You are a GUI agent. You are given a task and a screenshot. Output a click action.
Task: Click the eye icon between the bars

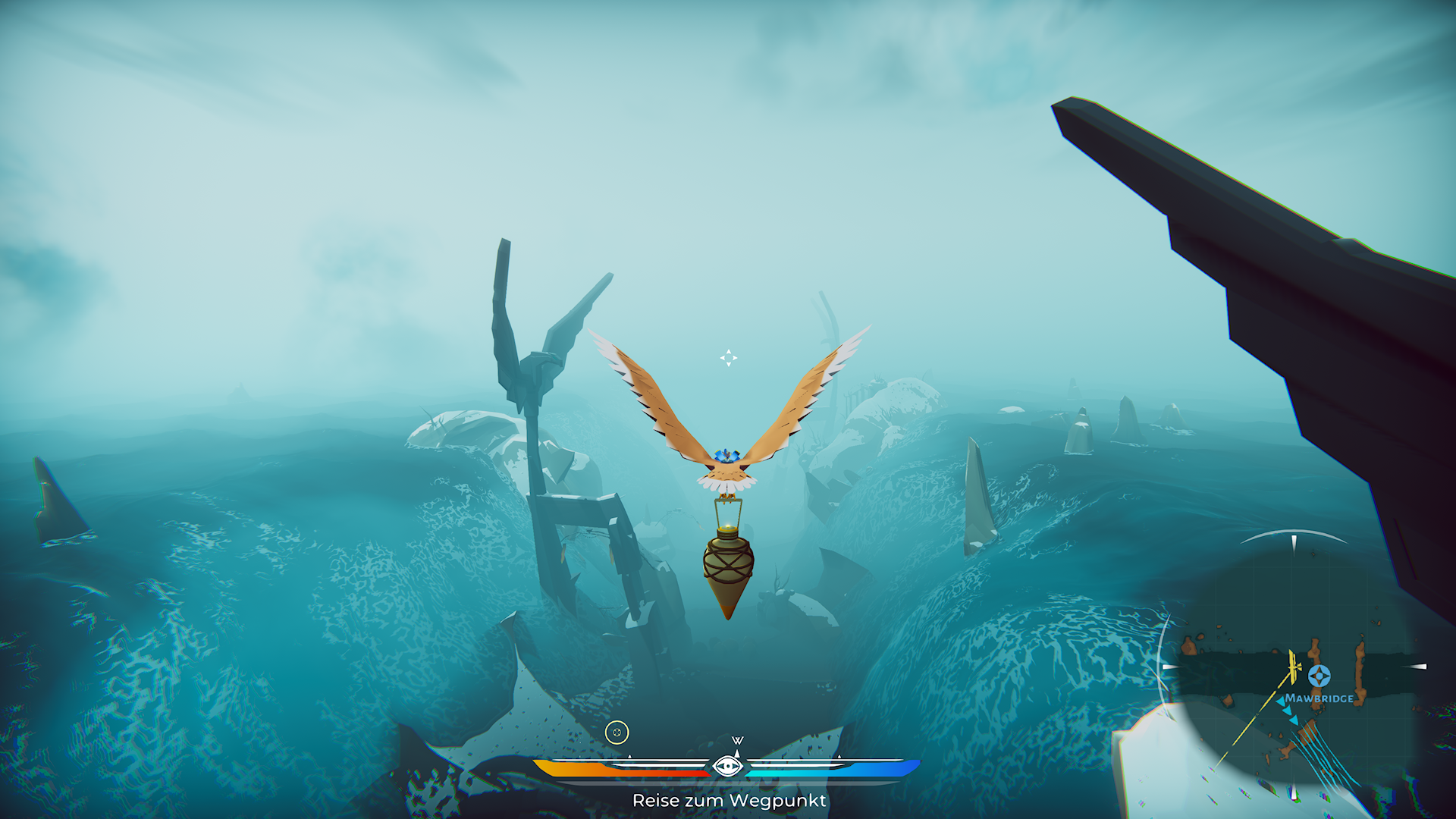[728, 766]
